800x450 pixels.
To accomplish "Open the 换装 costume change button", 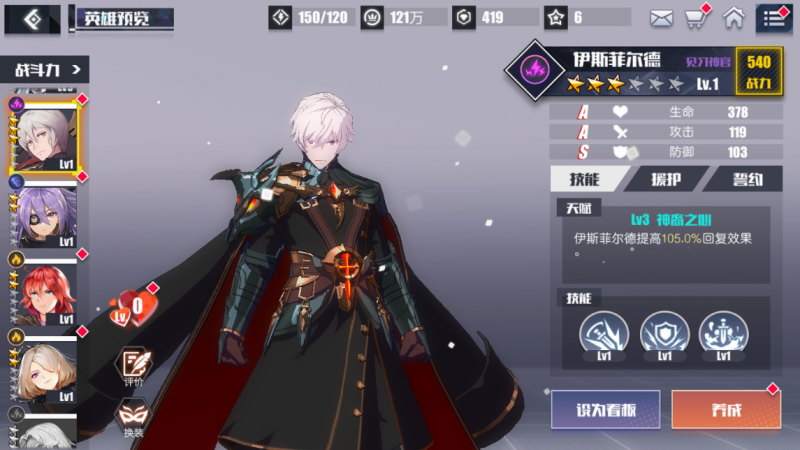I will 134,416.
